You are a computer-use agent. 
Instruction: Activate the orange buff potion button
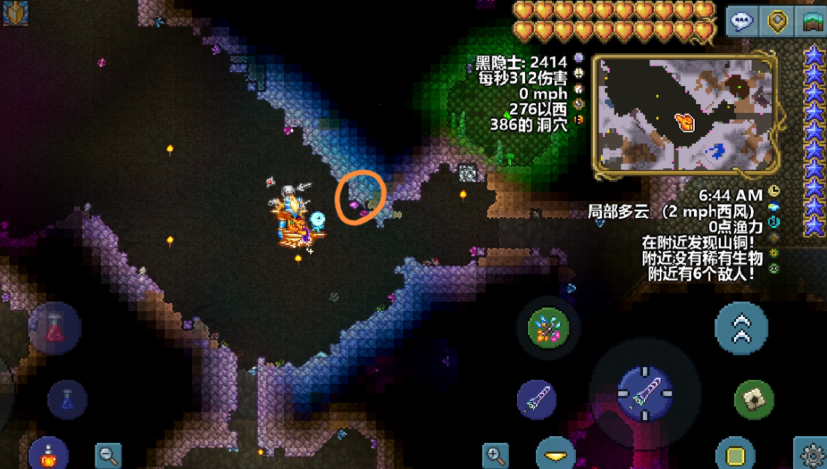pyautogui.click(x=47, y=454)
